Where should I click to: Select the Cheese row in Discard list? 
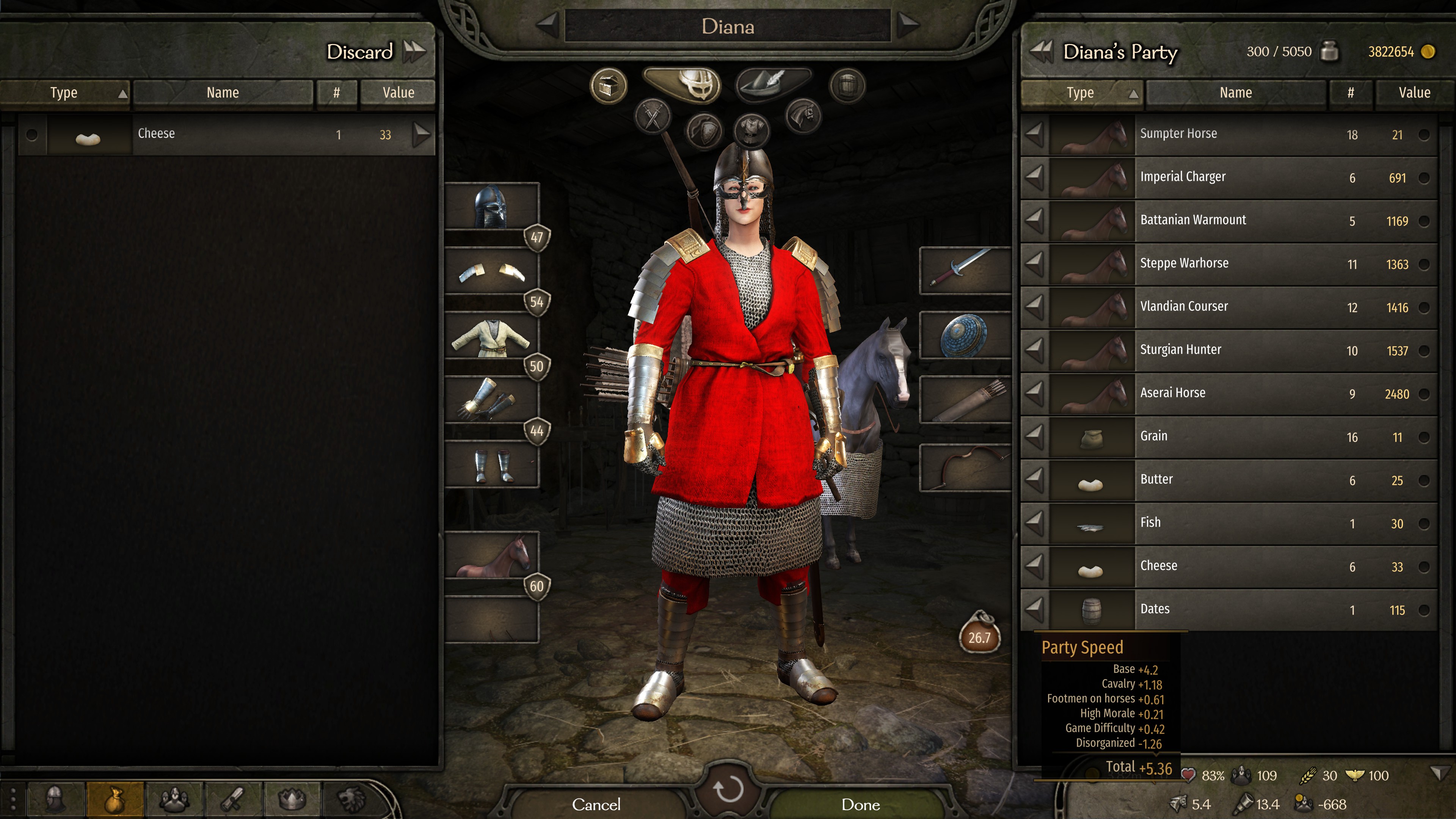point(226,135)
